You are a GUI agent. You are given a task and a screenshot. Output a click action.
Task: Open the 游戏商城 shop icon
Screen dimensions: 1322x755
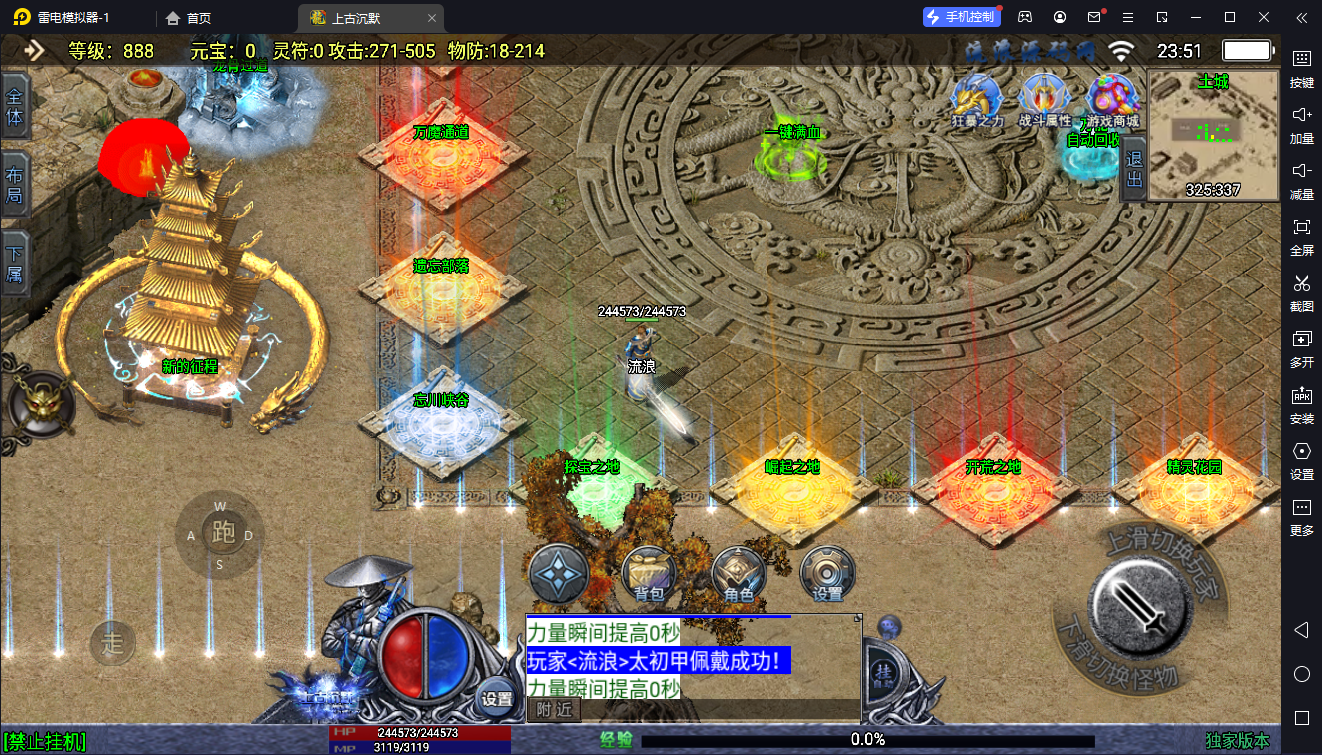[1112, 101]
